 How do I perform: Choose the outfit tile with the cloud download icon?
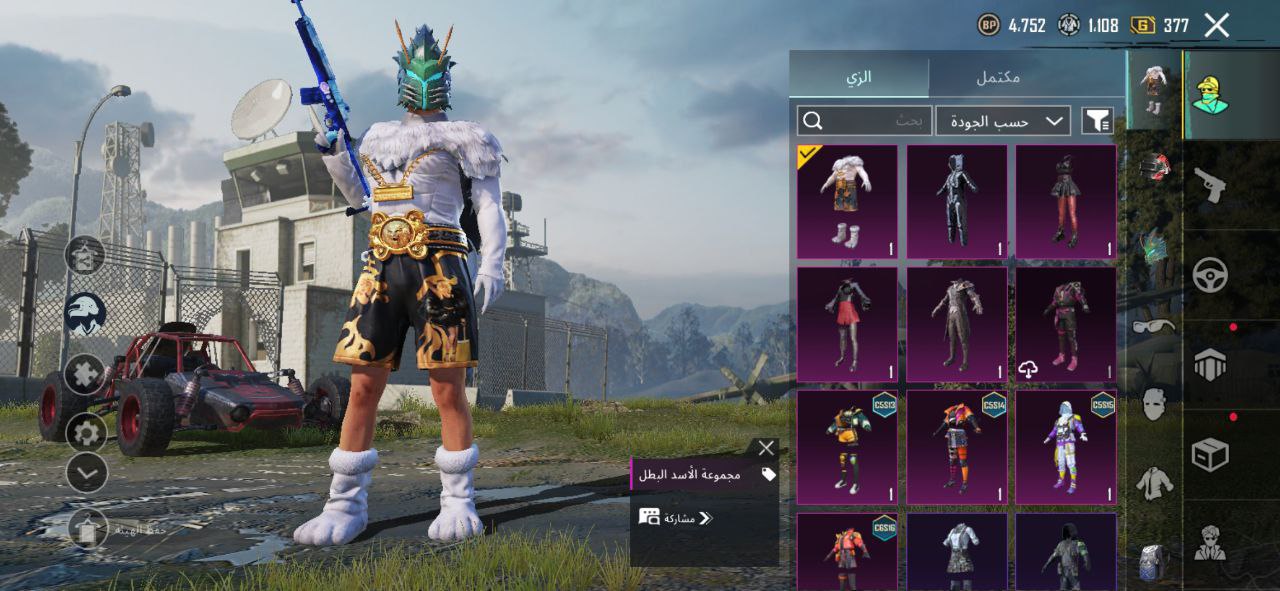tap(1066, 324)
